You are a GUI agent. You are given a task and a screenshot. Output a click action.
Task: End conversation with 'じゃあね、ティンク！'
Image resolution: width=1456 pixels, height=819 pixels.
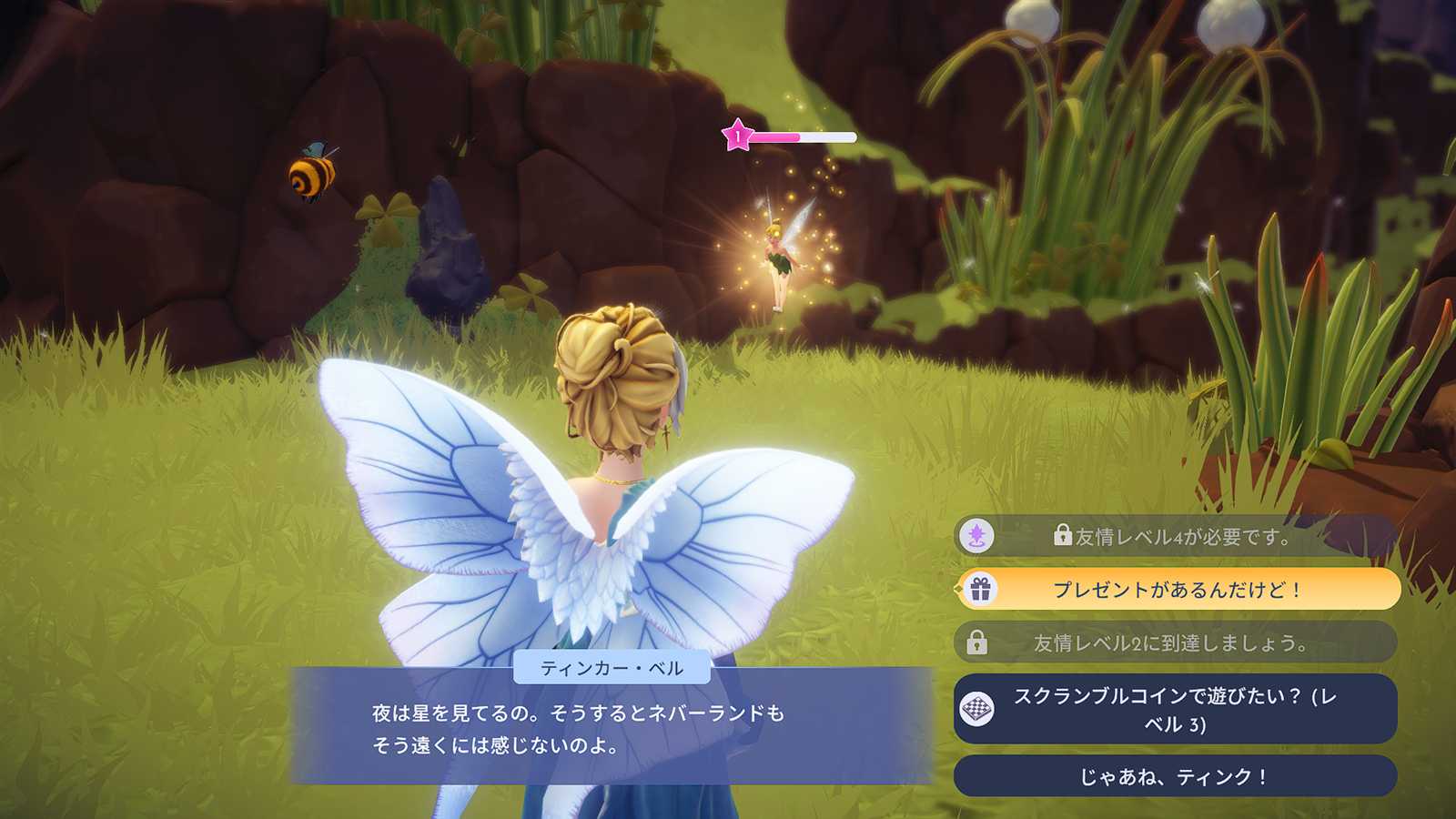pyautogui.click(x=1177, y=776)
